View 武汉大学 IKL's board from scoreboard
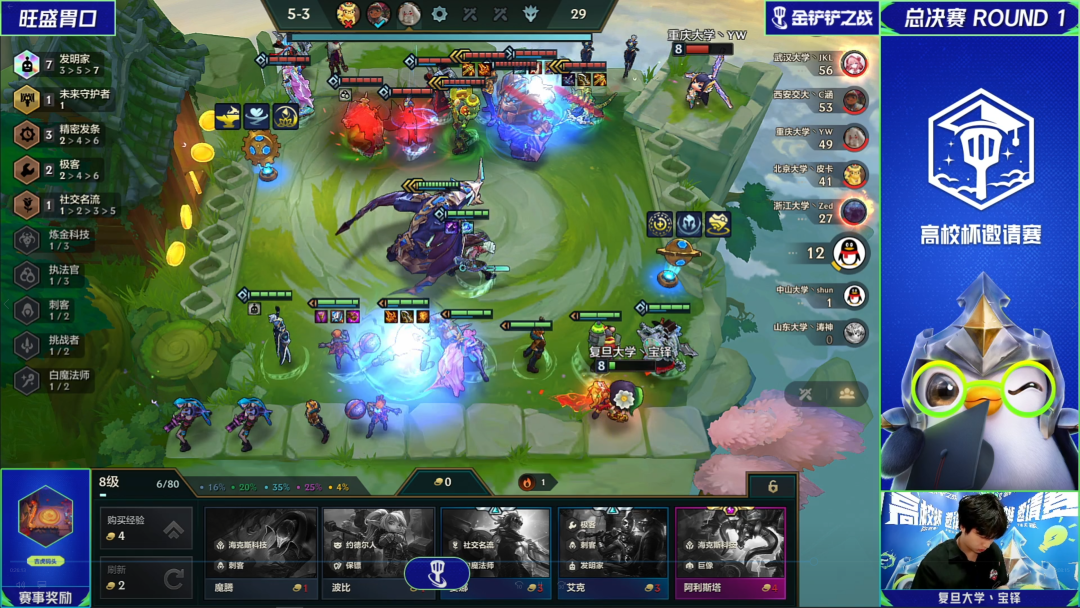This screenshot has height=608, width=1080. 820,64
